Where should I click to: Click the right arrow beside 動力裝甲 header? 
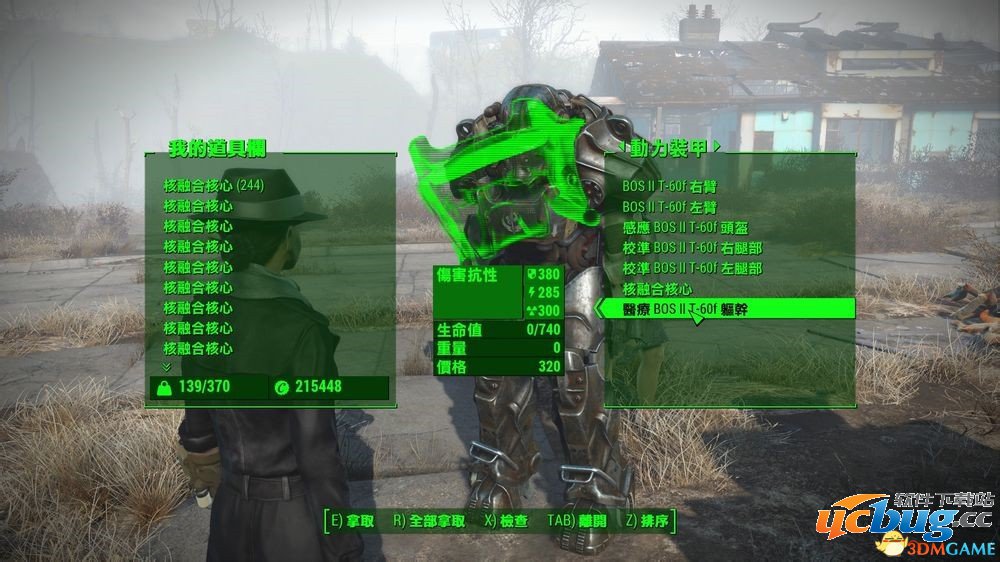pyautogui.click(x=717, y=146)
